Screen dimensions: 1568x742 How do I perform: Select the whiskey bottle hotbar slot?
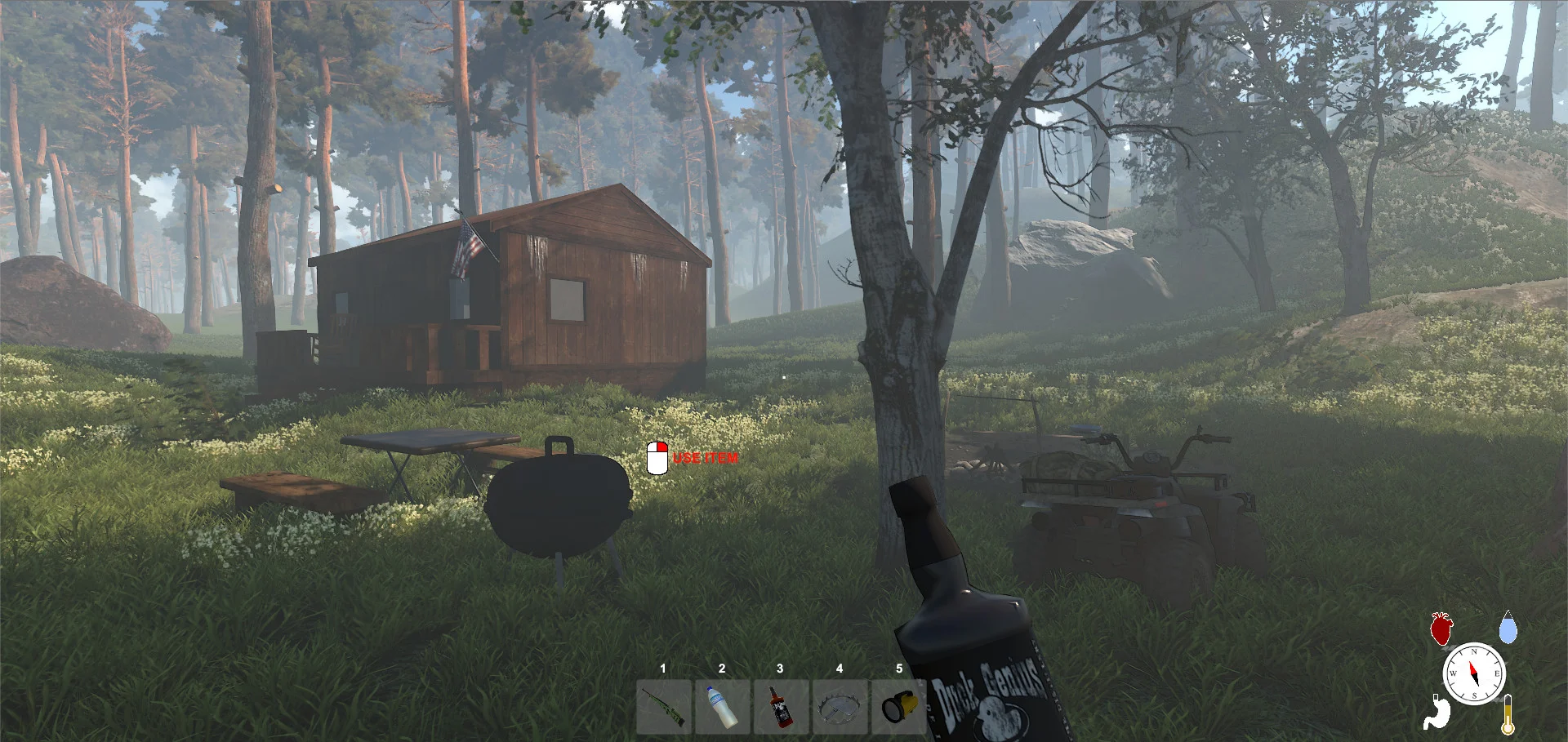[781, 707]
